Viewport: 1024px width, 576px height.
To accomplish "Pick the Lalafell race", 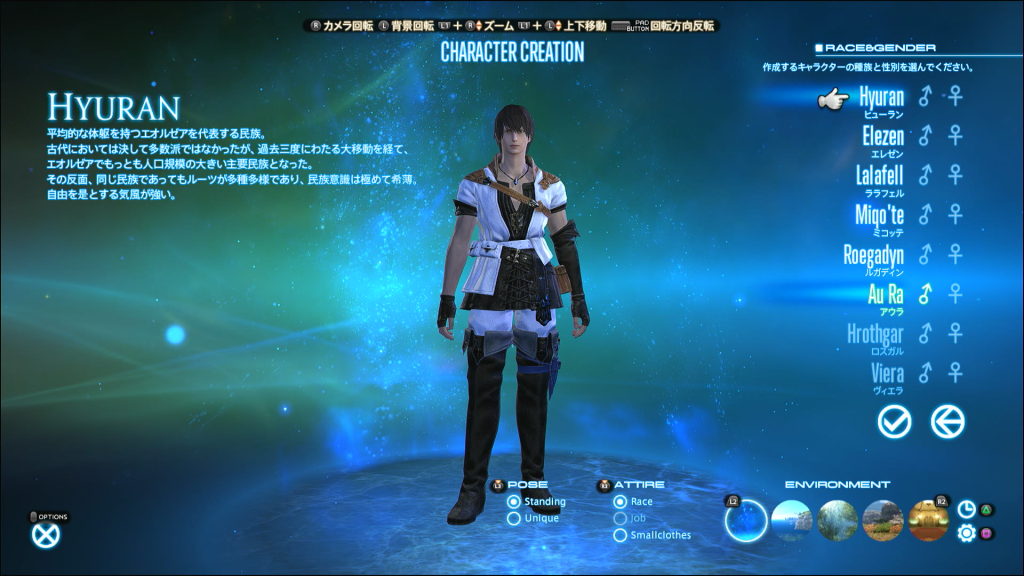I will coord(879,175).
